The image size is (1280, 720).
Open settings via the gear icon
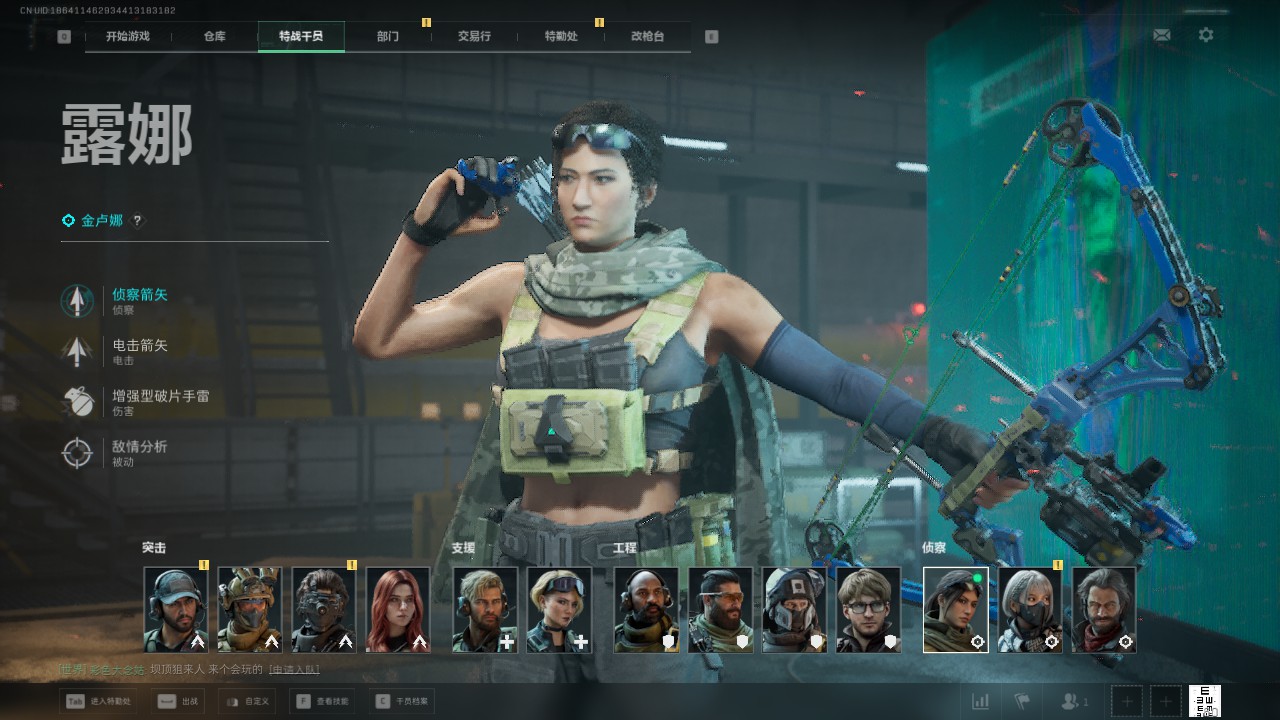[1206, 35]
